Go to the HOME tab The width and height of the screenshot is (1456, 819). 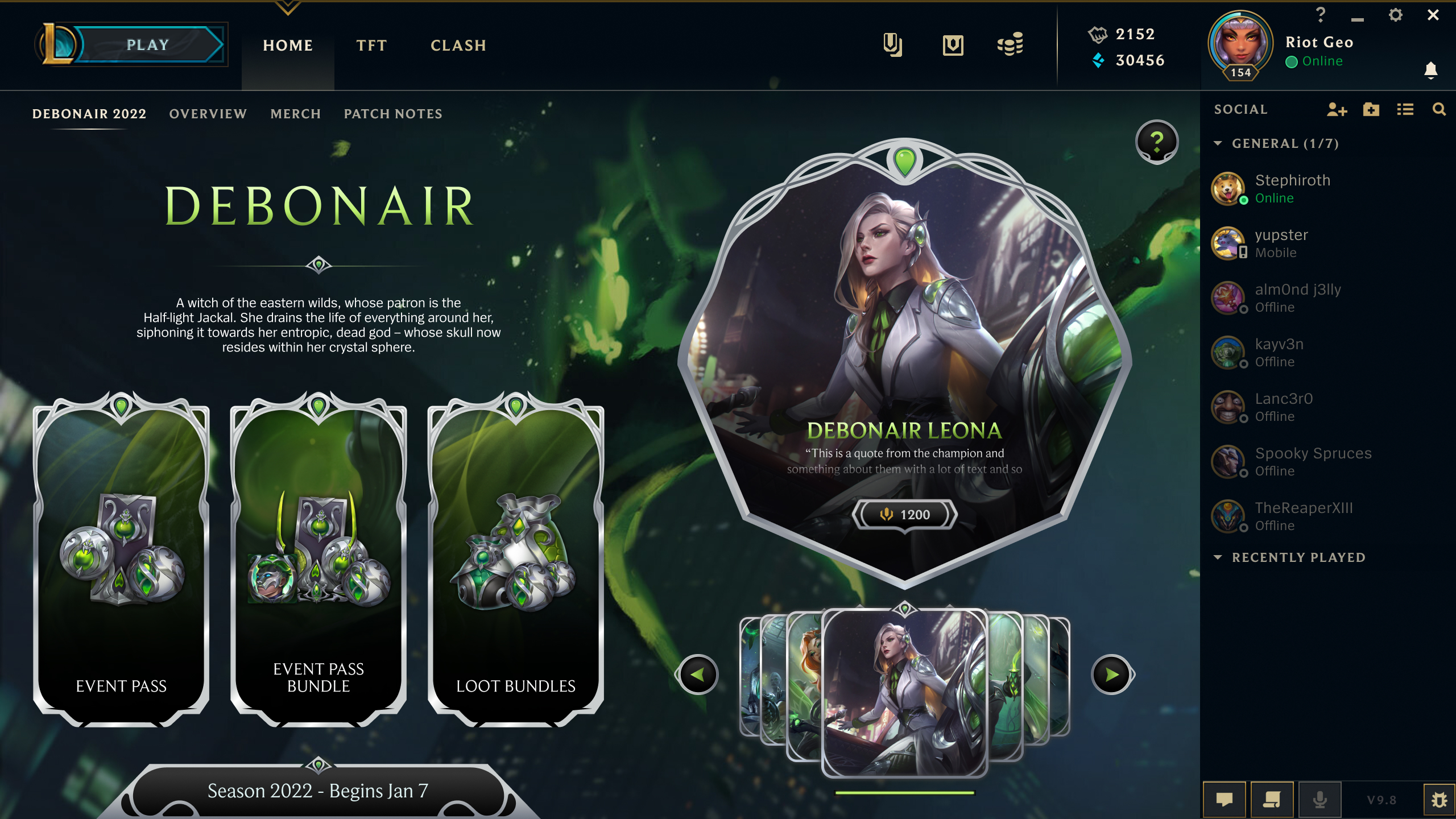(288, 45)
